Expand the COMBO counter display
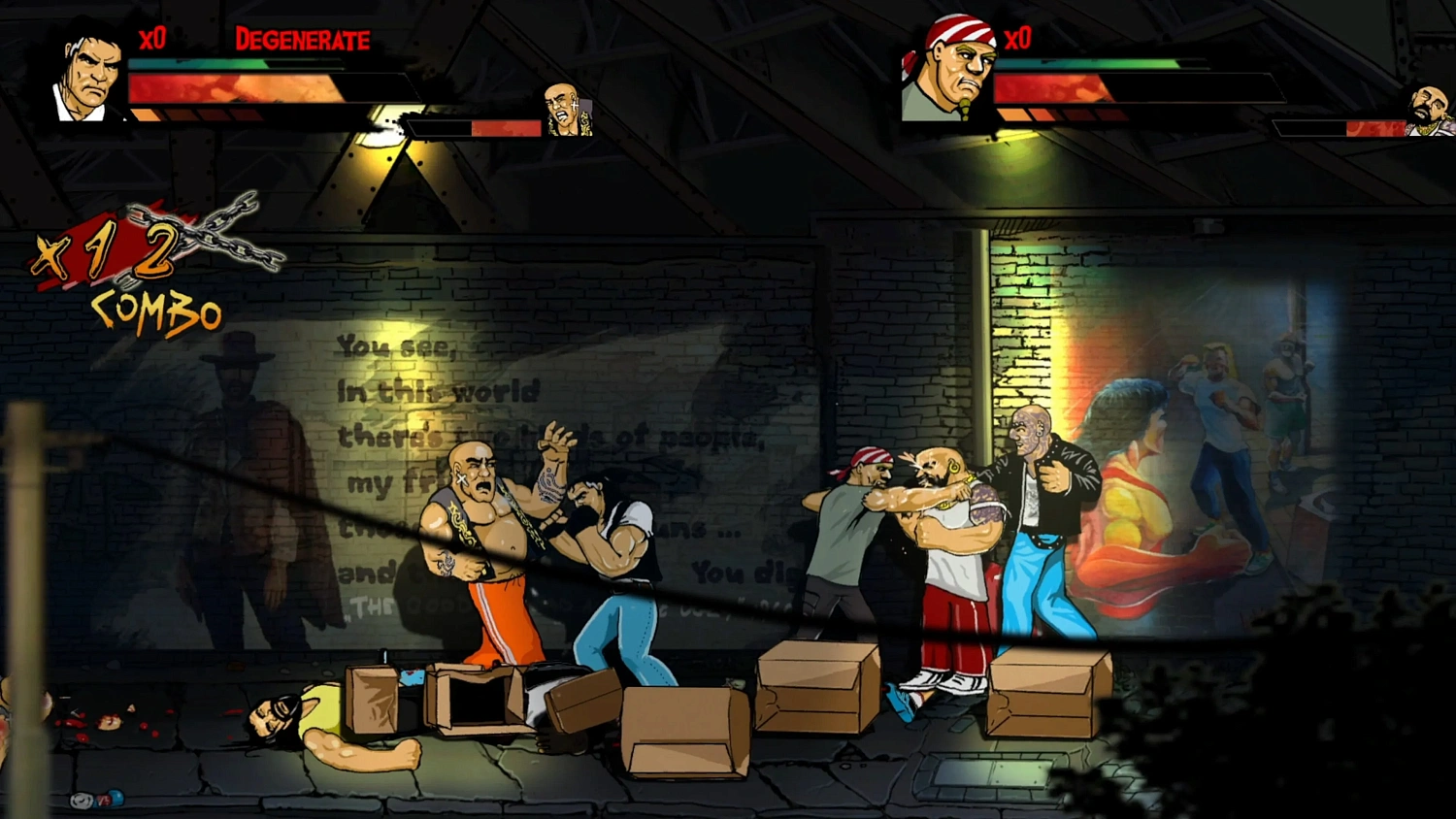Image resolution: width=1456 pixels, height=819 pixels. (x=155, y=311)
